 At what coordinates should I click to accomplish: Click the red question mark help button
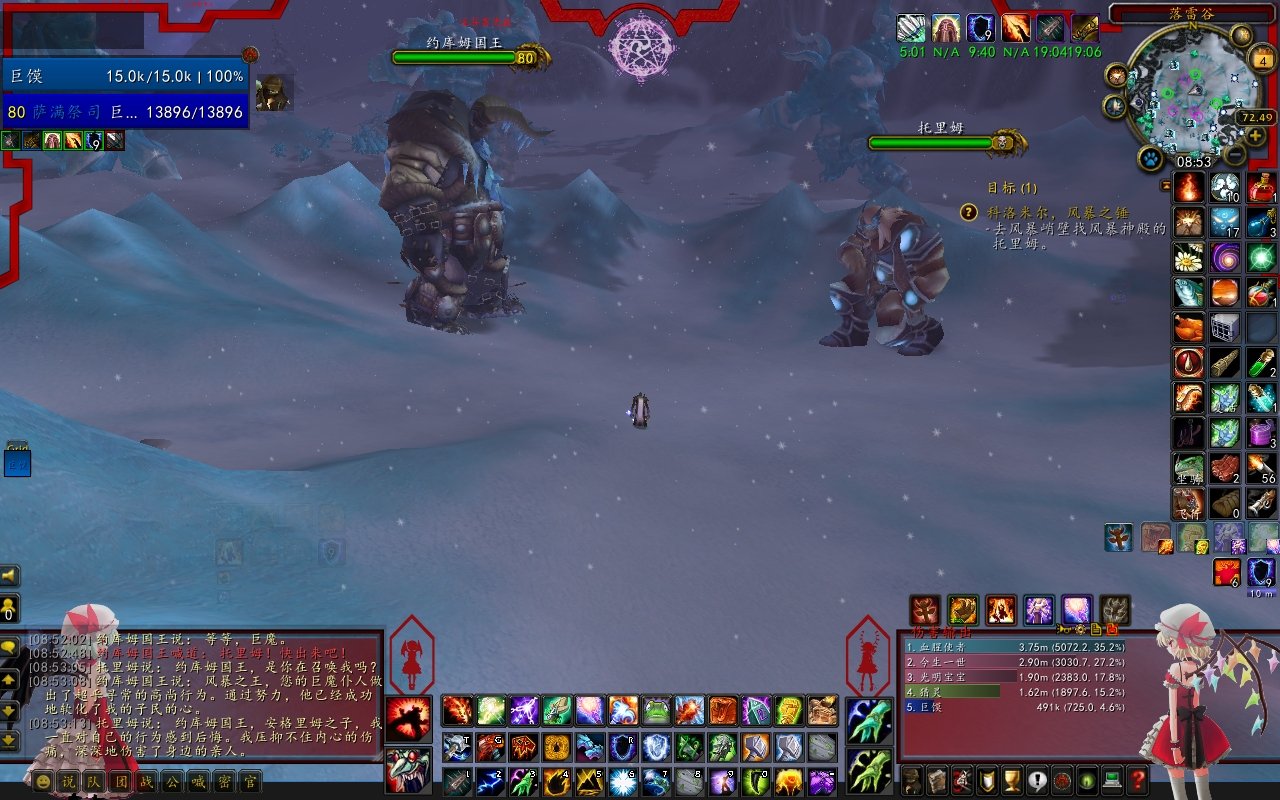click(x=1137, y=779)
